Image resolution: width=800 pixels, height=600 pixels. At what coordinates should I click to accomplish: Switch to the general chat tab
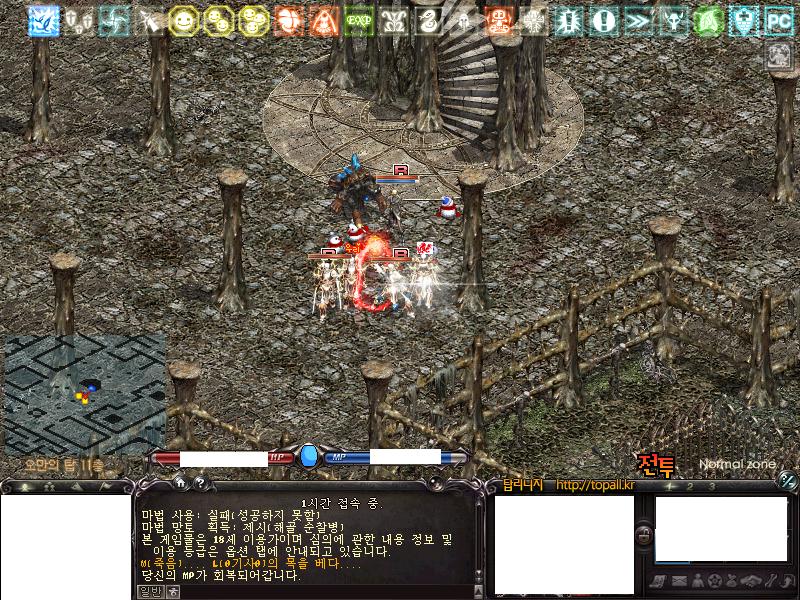pyautogui.click(x=150, y=591)
